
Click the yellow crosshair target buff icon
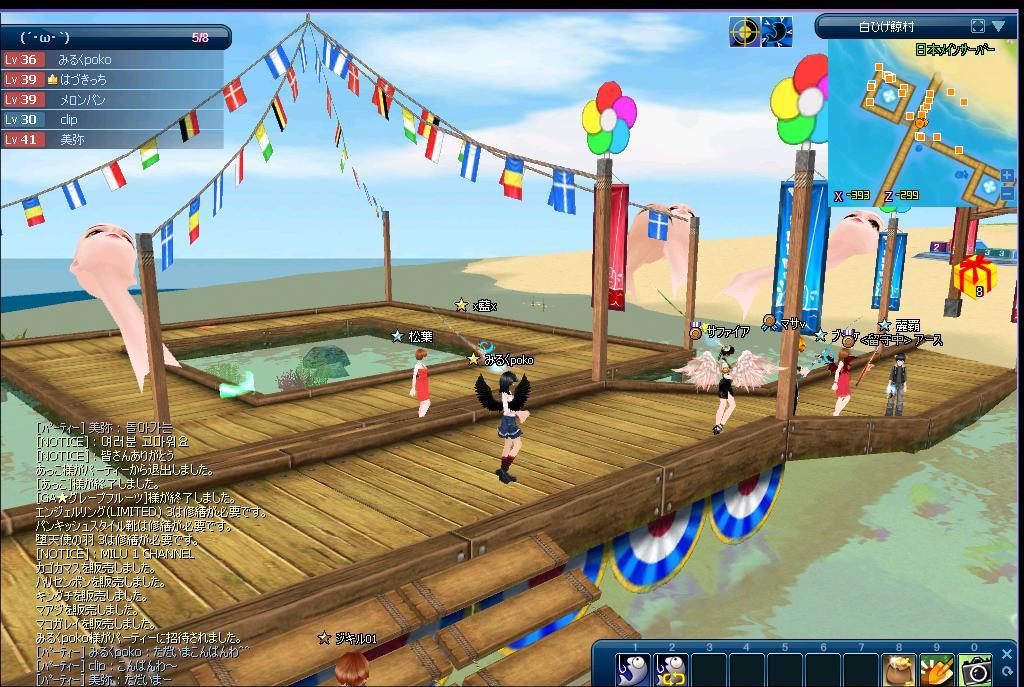743,32
